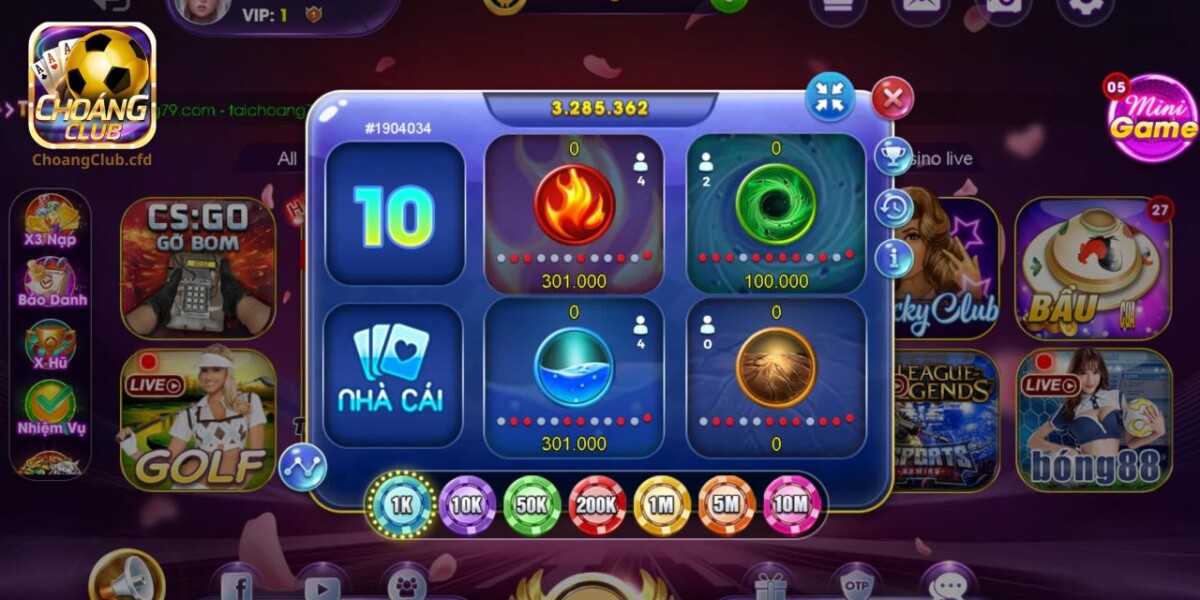Select the 10K betting chip

(467, 505)
